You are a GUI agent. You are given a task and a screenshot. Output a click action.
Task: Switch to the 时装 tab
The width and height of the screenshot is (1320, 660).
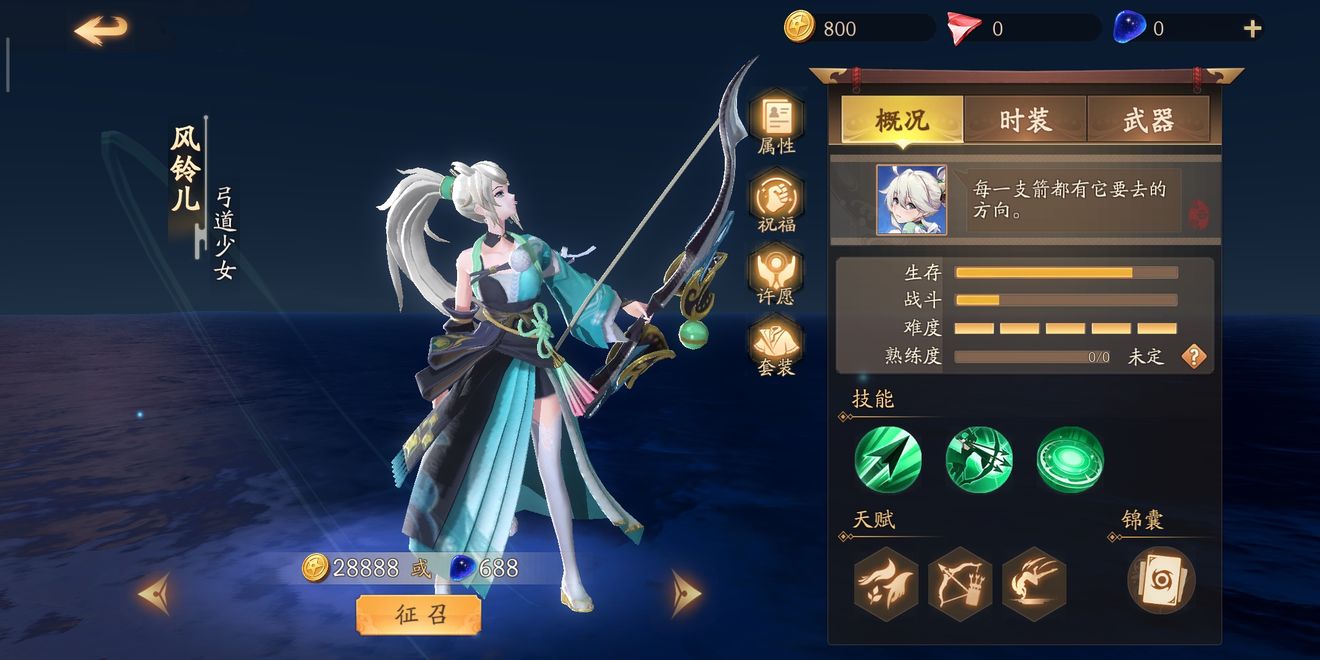coord(1025,120)
